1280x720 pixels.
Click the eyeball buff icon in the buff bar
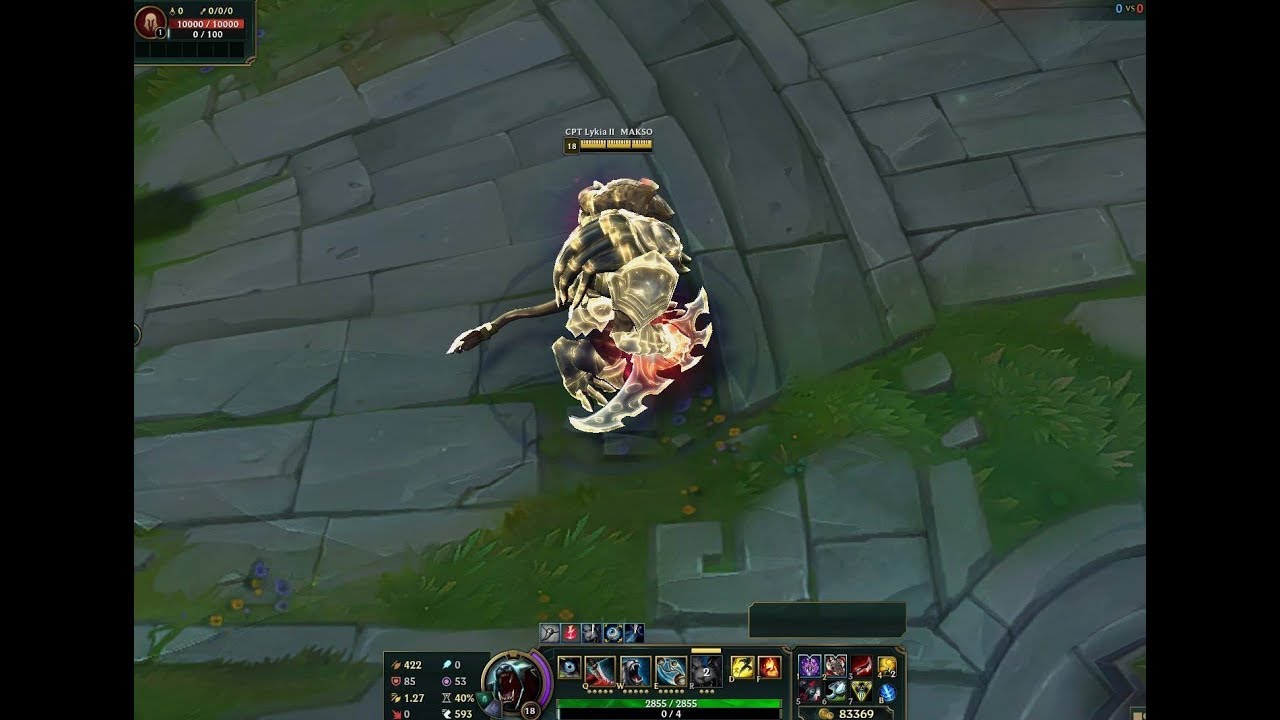click(x=612, y=633)
